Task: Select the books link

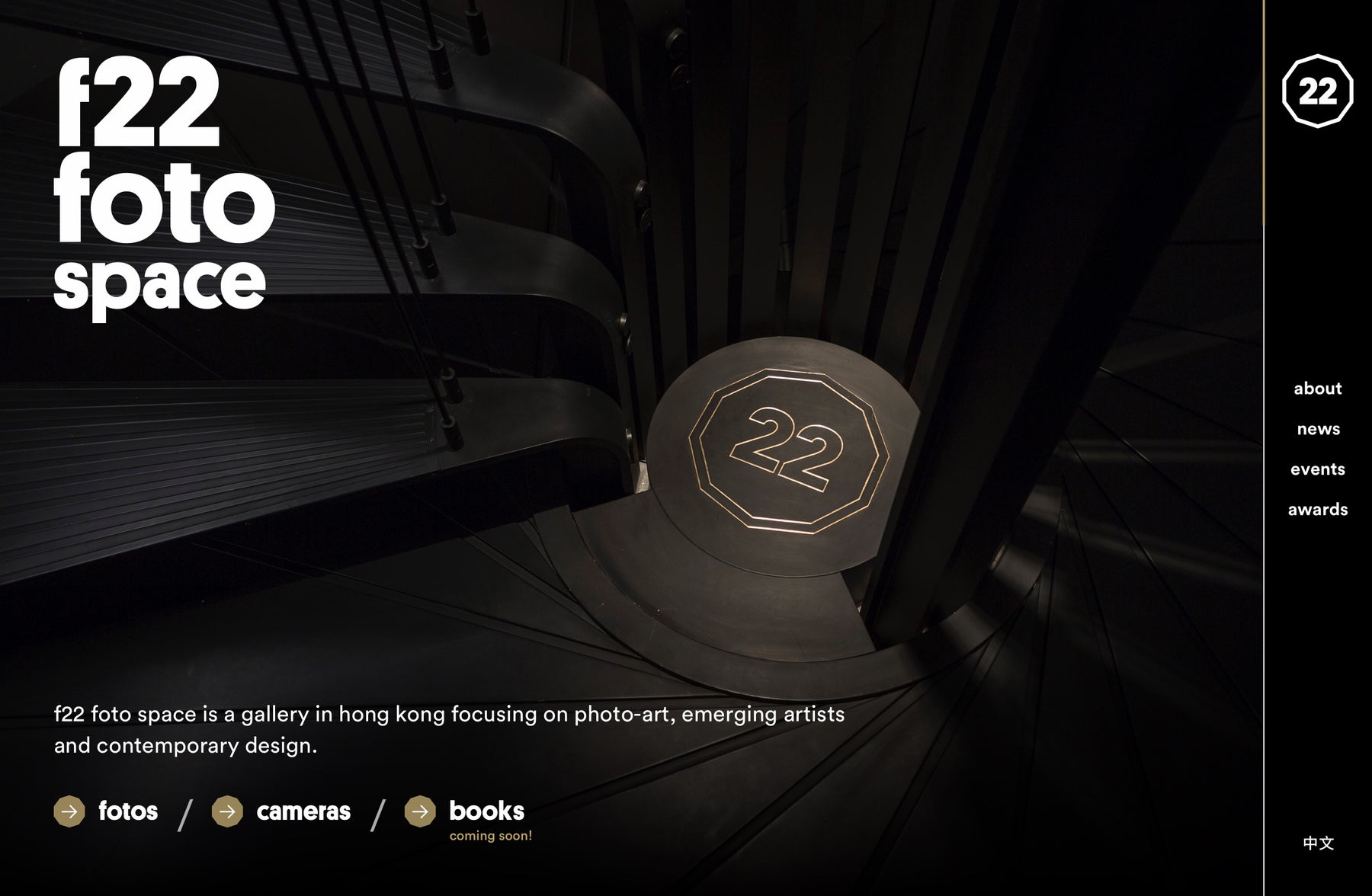Action: (x=486, y=811)
